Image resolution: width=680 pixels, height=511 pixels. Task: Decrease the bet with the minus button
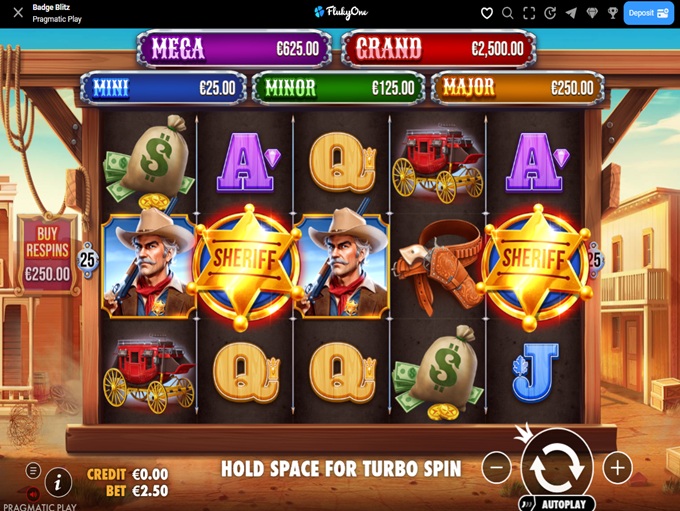pos(496,467)
